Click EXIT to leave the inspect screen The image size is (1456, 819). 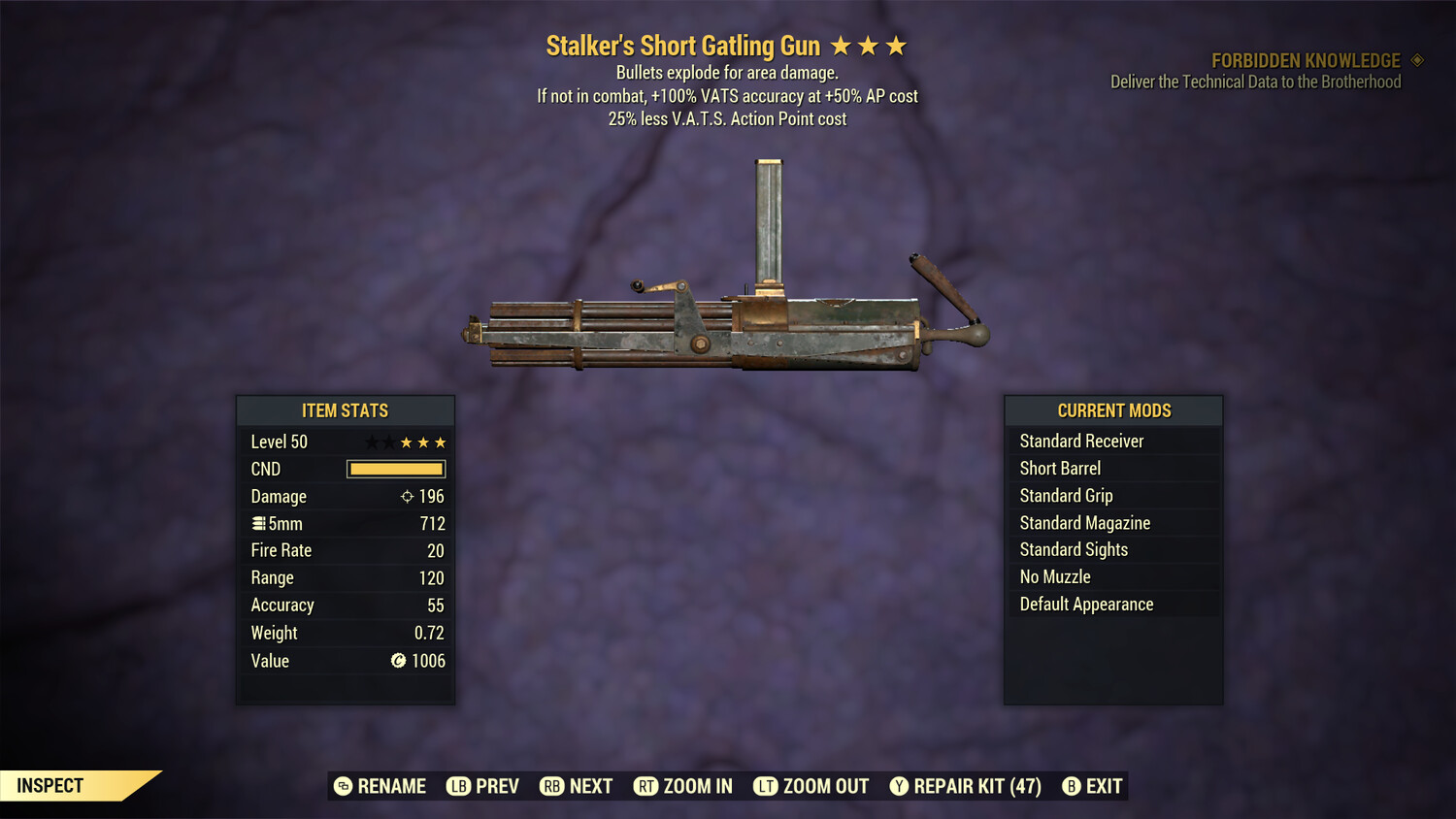click(x=1103, y=786)
